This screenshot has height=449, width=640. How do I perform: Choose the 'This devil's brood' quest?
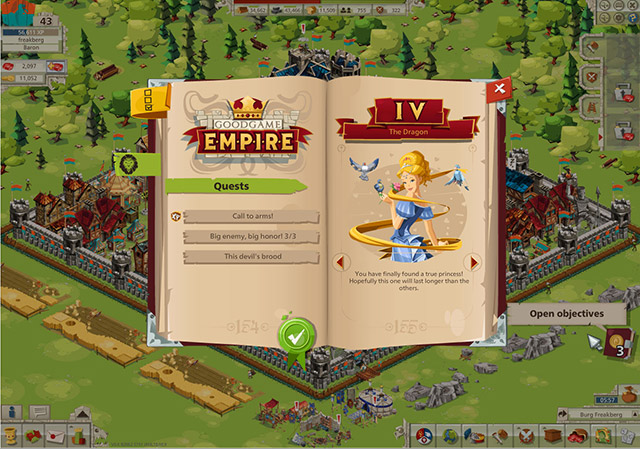point(251,257)
